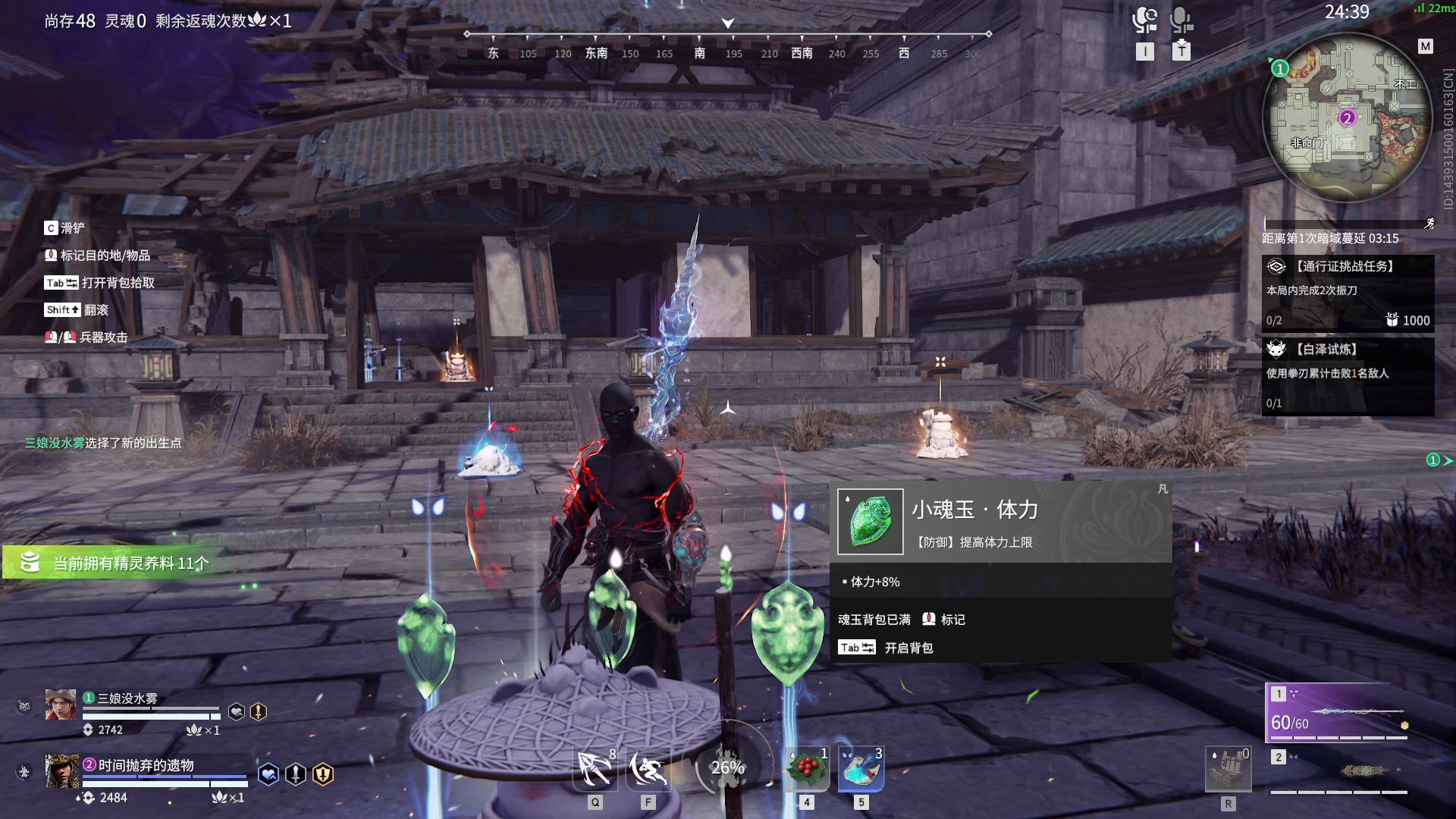1456x819 pixels.
Task: Toggle the push-to-talk microphone above the T key
Action: 1180,20
